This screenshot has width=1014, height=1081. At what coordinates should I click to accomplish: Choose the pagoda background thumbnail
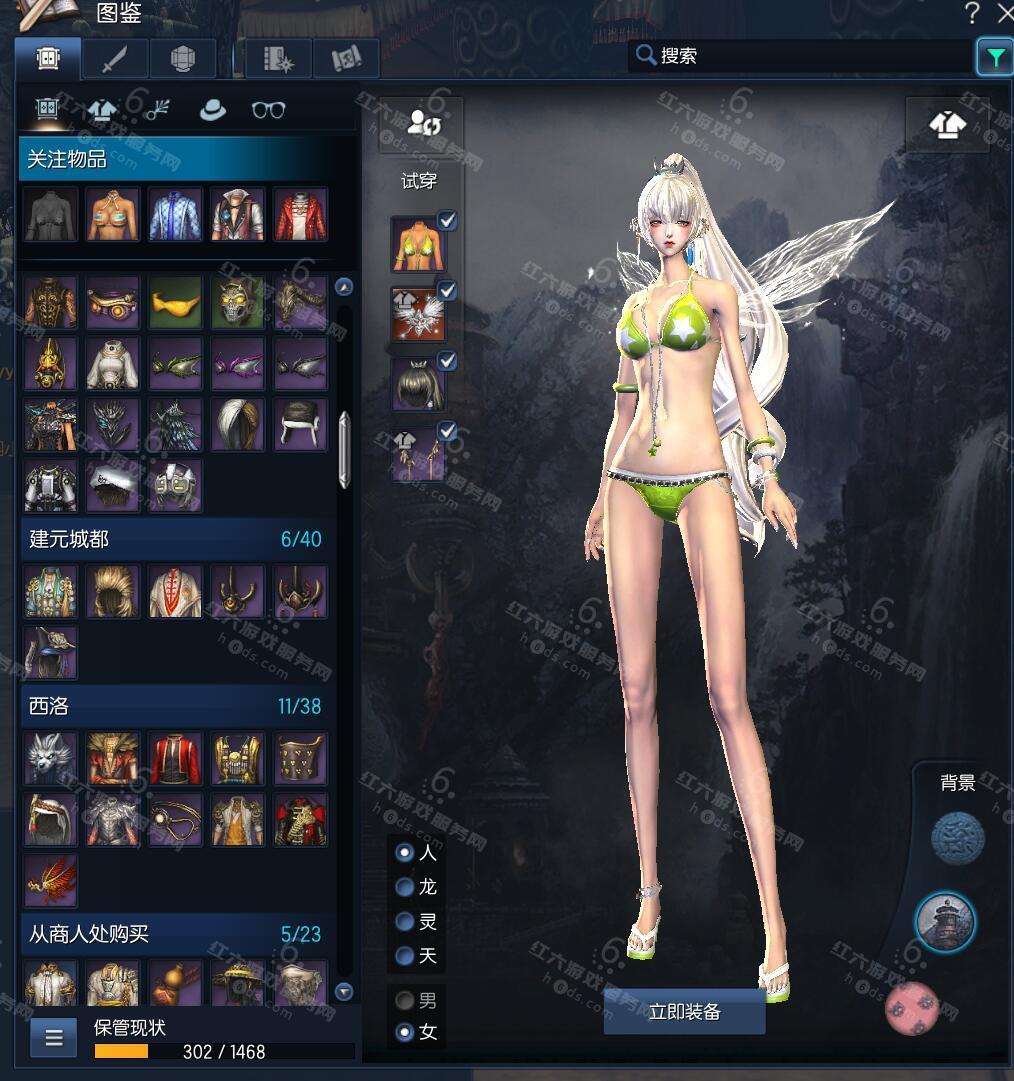pos(945,922)
